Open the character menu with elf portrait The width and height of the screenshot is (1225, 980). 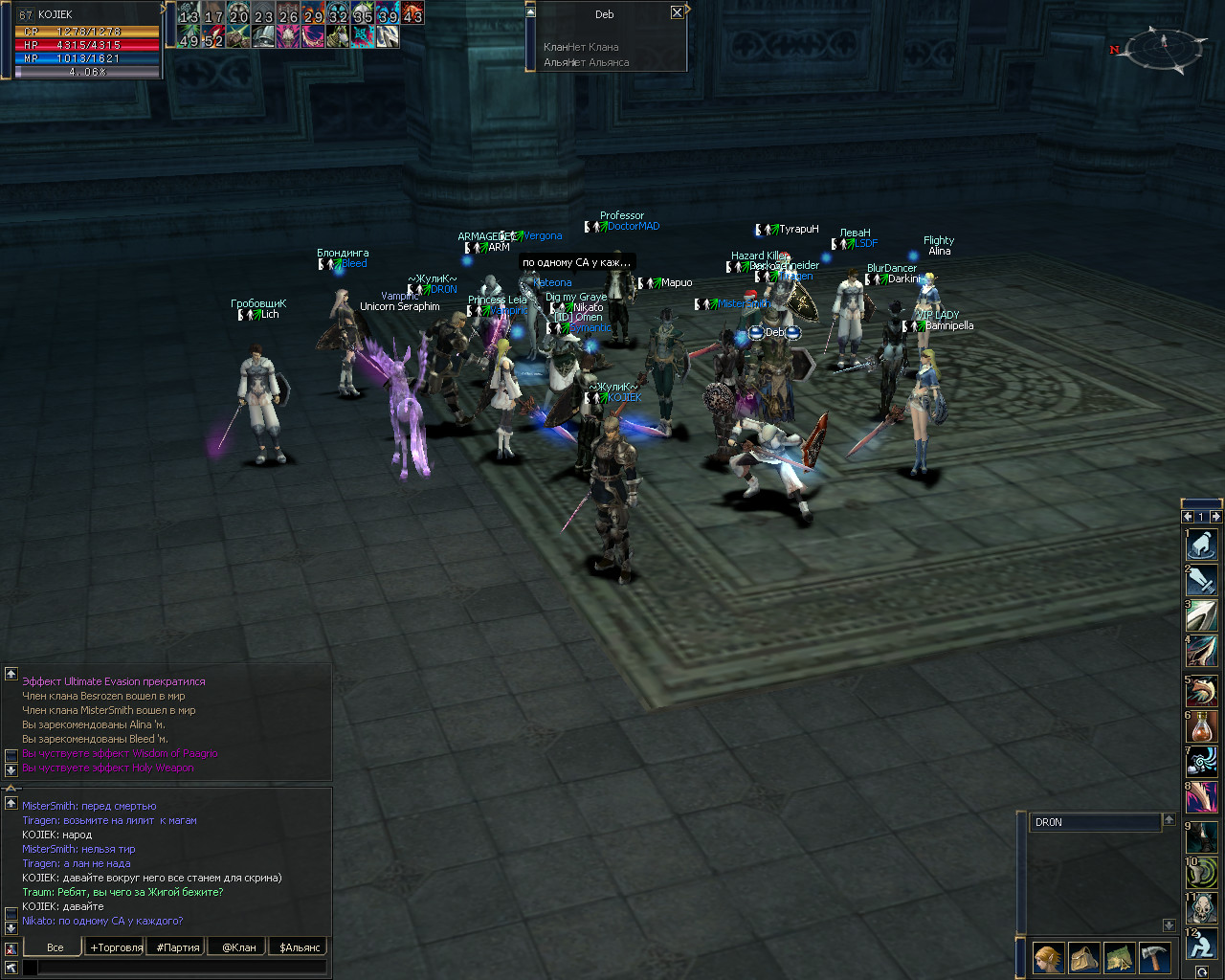(x=1048, y=957)
